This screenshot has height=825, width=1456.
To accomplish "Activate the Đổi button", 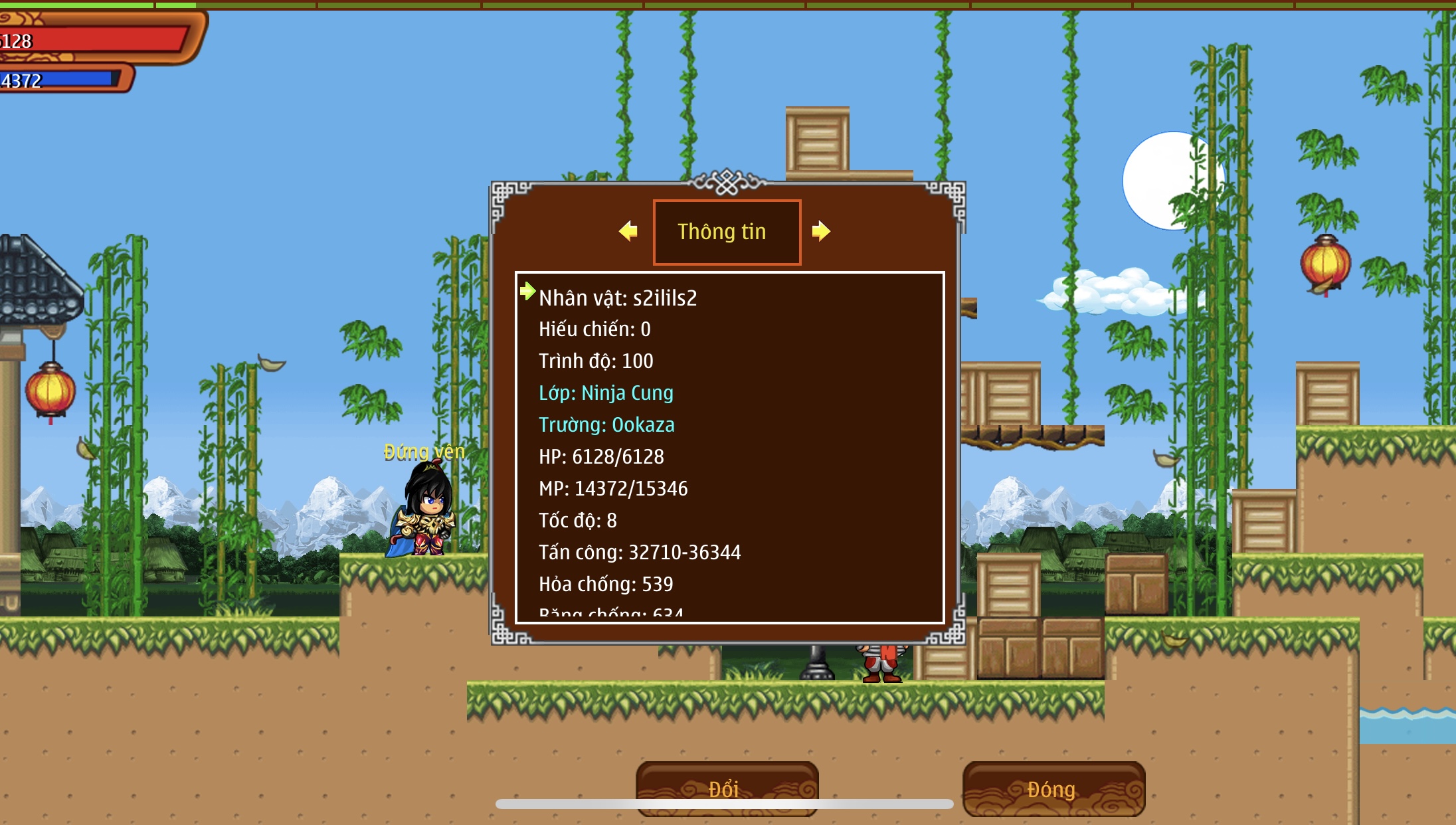I will 727,788.
